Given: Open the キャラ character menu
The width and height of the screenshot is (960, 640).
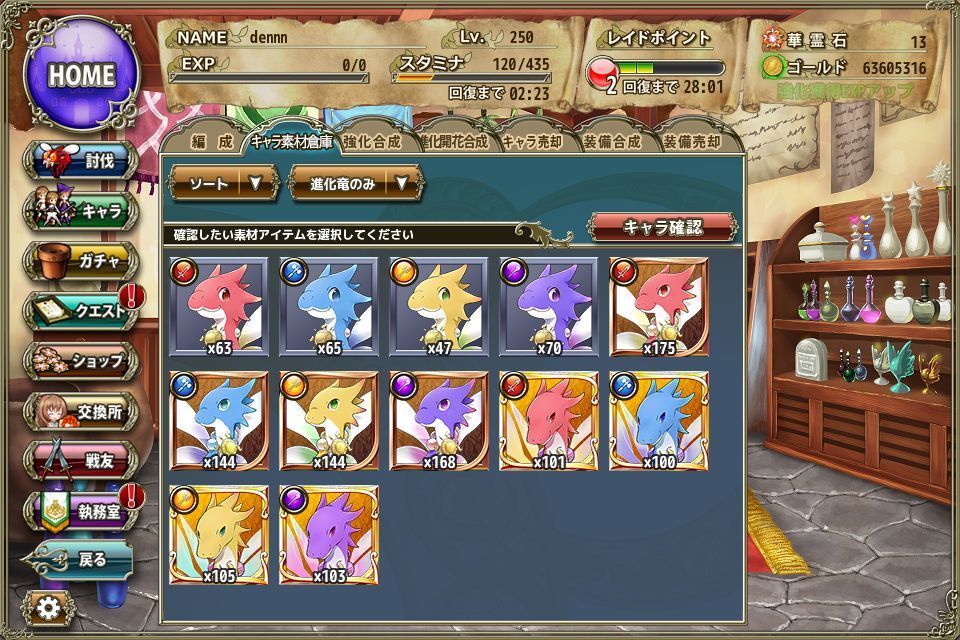Looking at the screenshot, I should 84,212.
